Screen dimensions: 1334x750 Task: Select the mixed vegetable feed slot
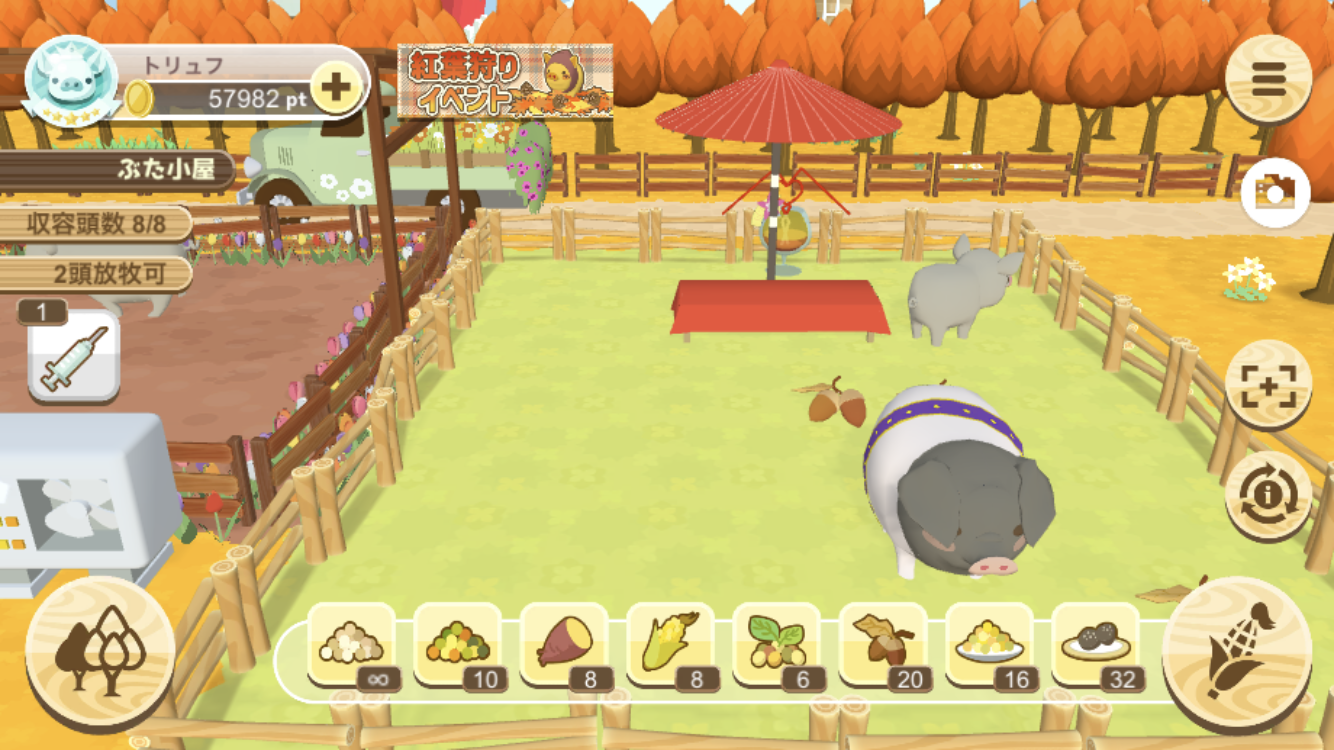point(458,645)
